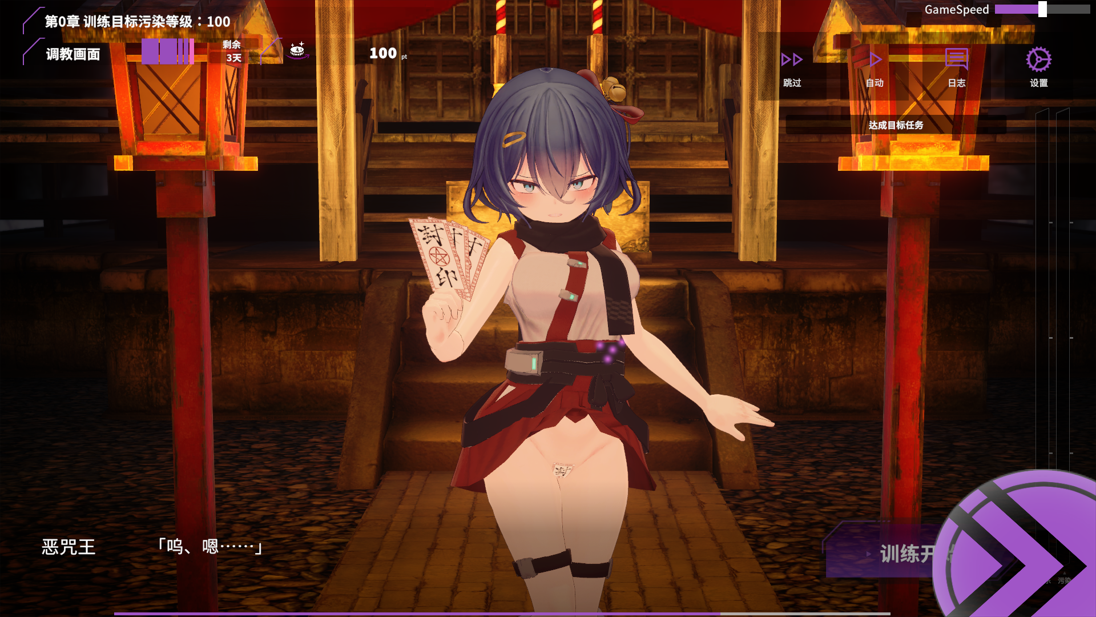The image size is (1096, 617).
Task: Show the 达成目标任务 objective panel
Action: tap(896, 125)
